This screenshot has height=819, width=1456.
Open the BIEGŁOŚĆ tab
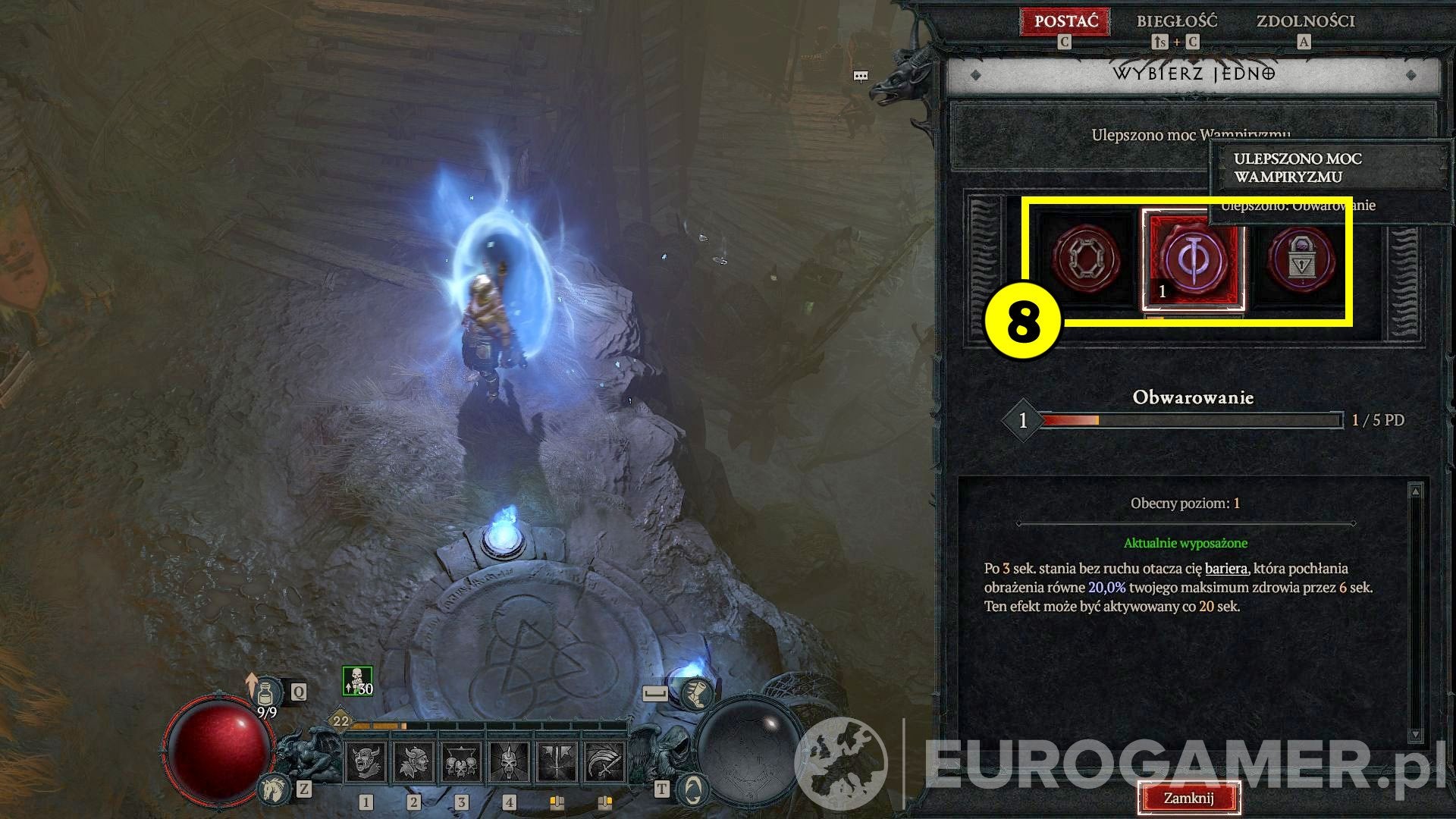(x=1175, y=21)
